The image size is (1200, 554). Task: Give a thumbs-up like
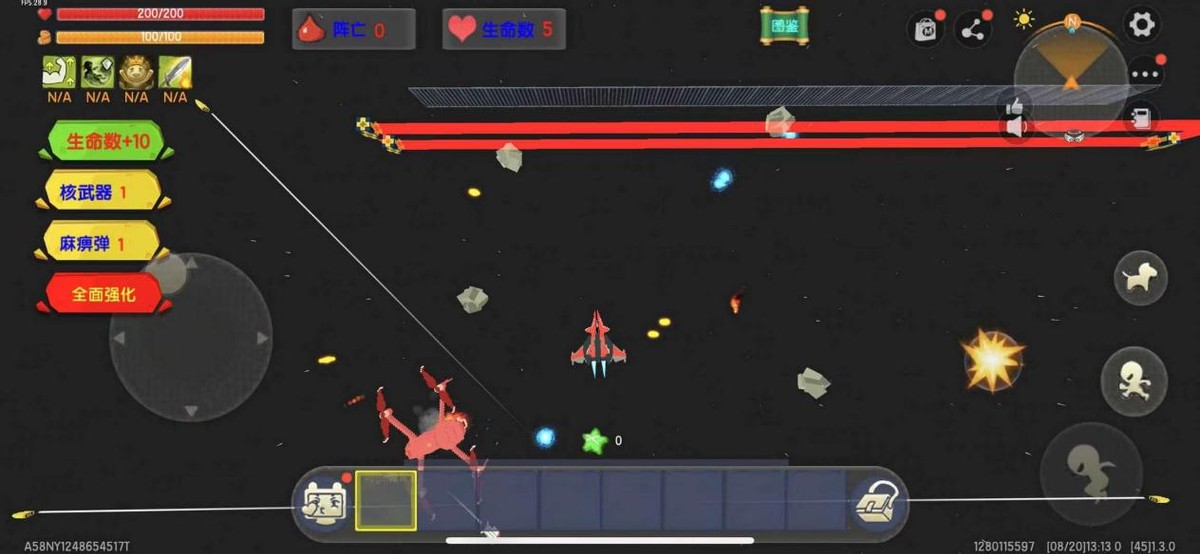1016,104
